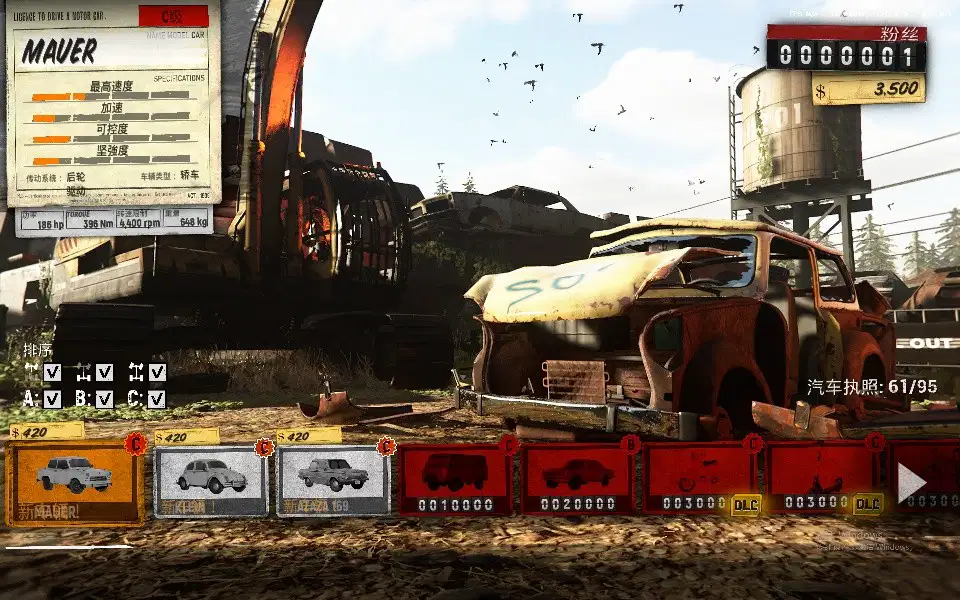Pick the boxy sedan priced $420
The image size is (960, 600).
[333, 480]
